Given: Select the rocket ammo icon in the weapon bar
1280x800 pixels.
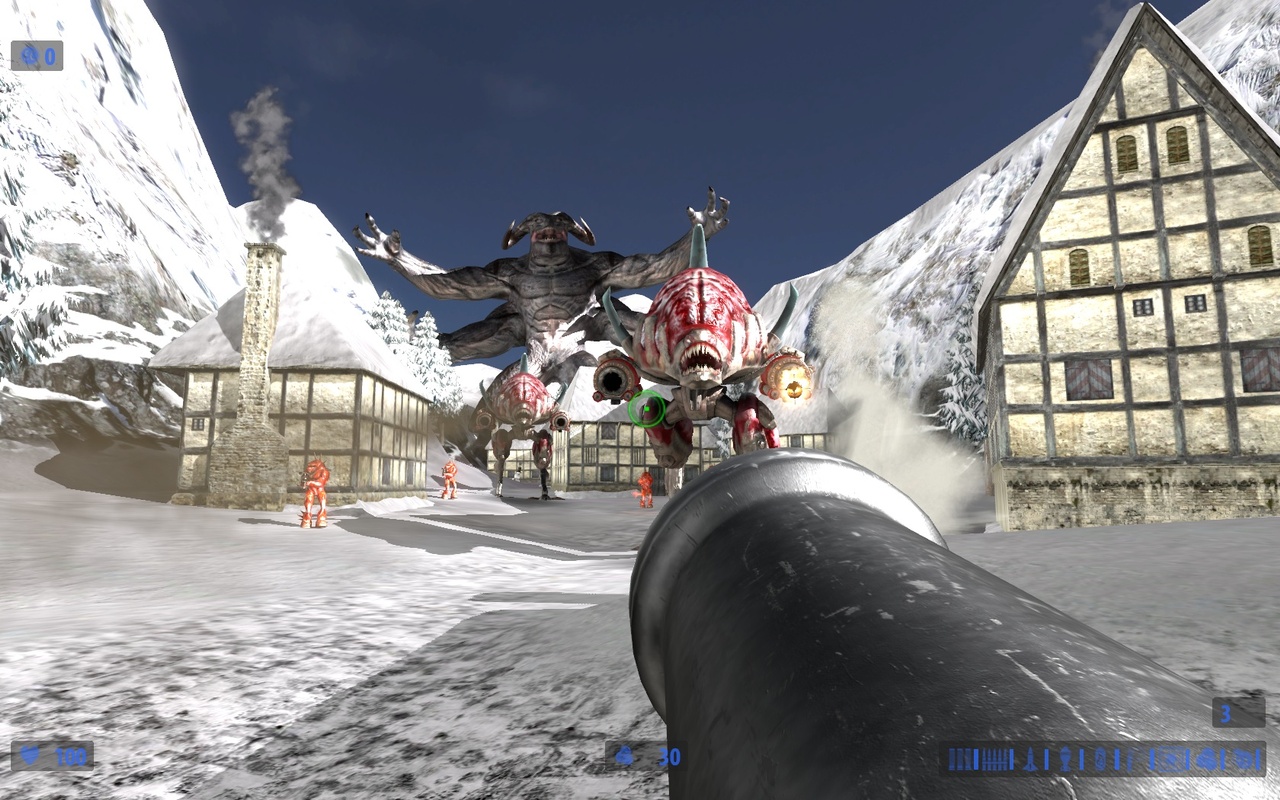Looking at the screenshot, I should click(x=1030, y=759).
